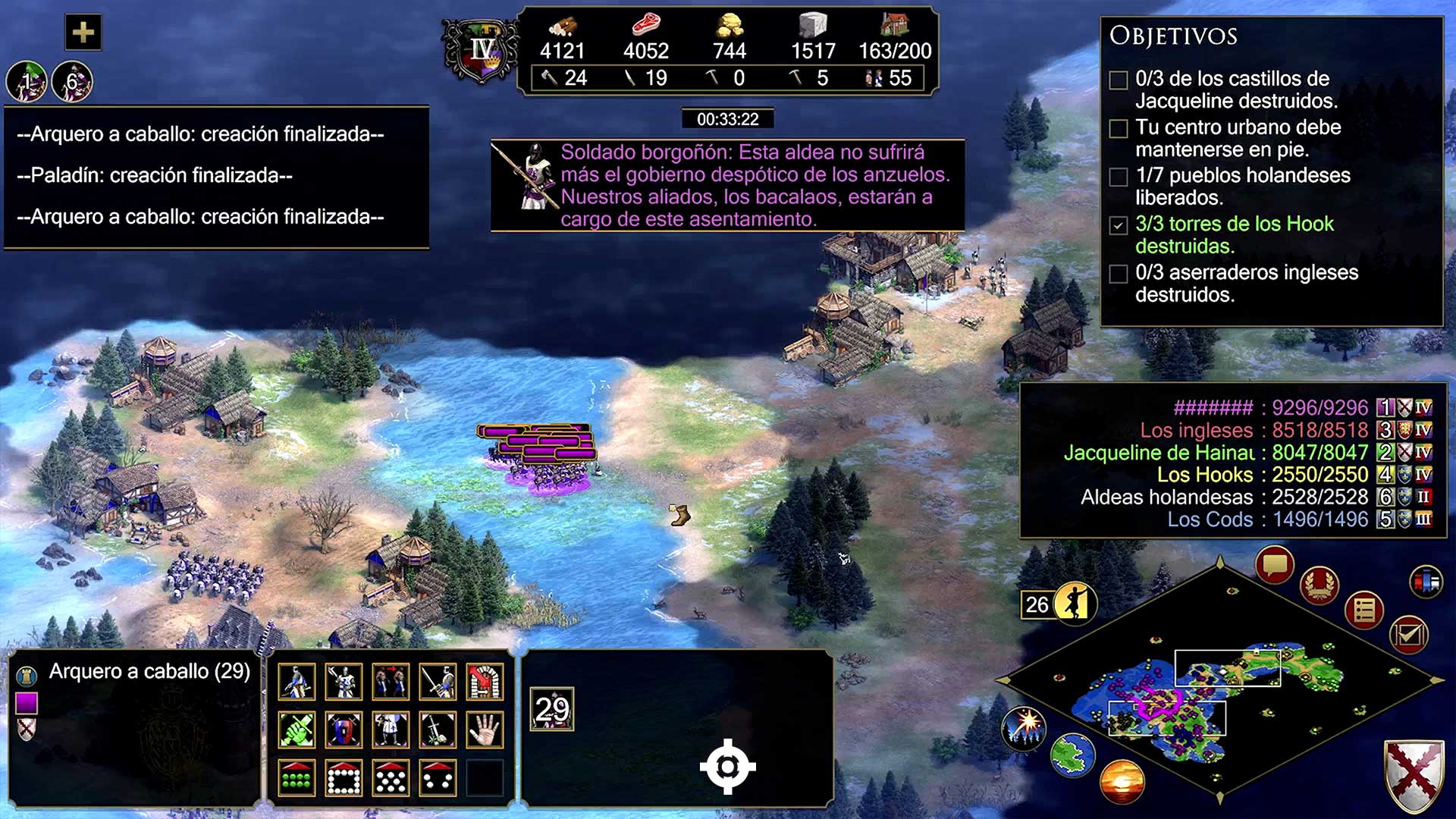
Task: Choose the open hand no-attack stance
Action: coord(485,730)
